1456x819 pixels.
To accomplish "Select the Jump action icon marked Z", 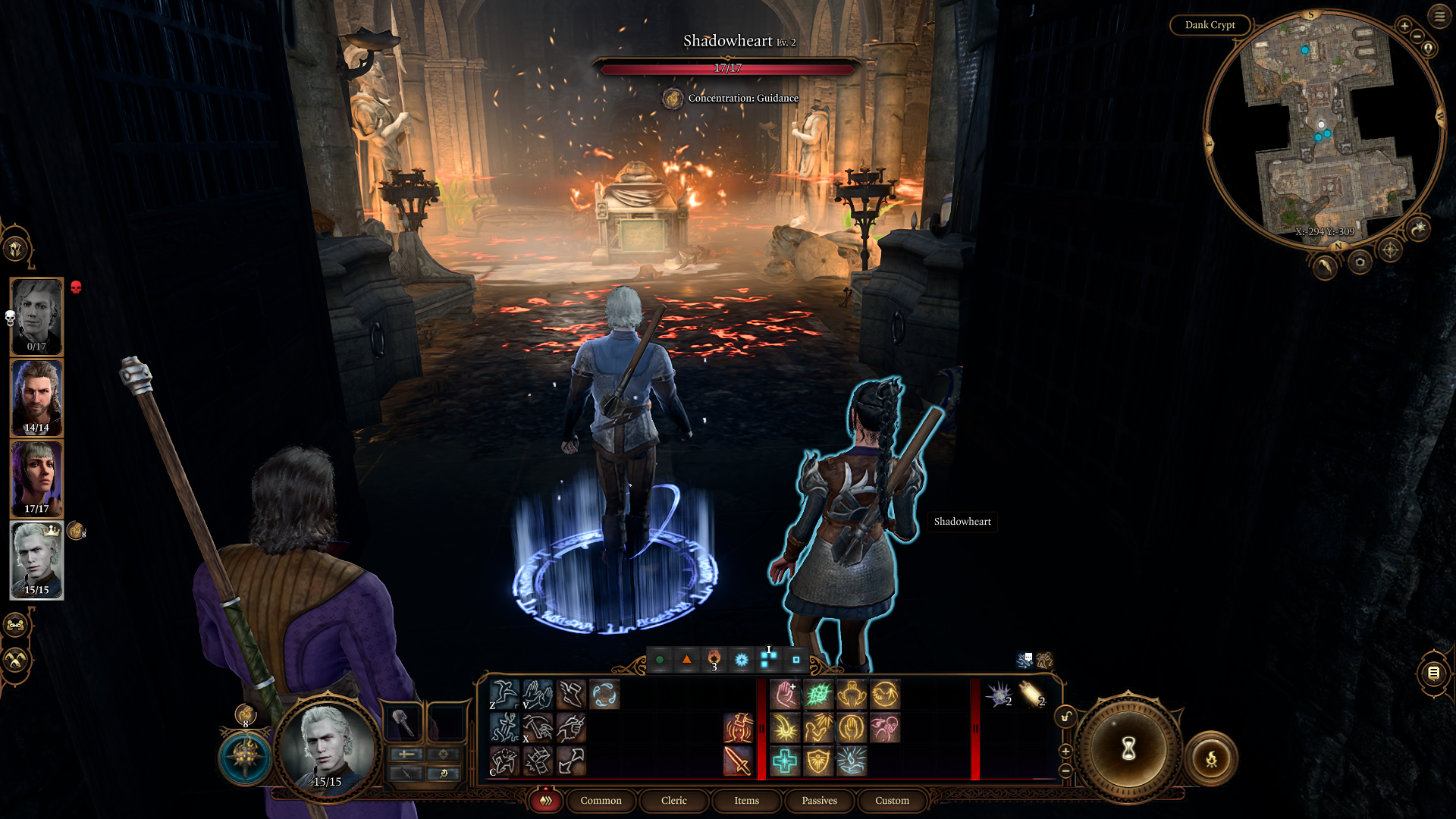I will click(504, 694).
